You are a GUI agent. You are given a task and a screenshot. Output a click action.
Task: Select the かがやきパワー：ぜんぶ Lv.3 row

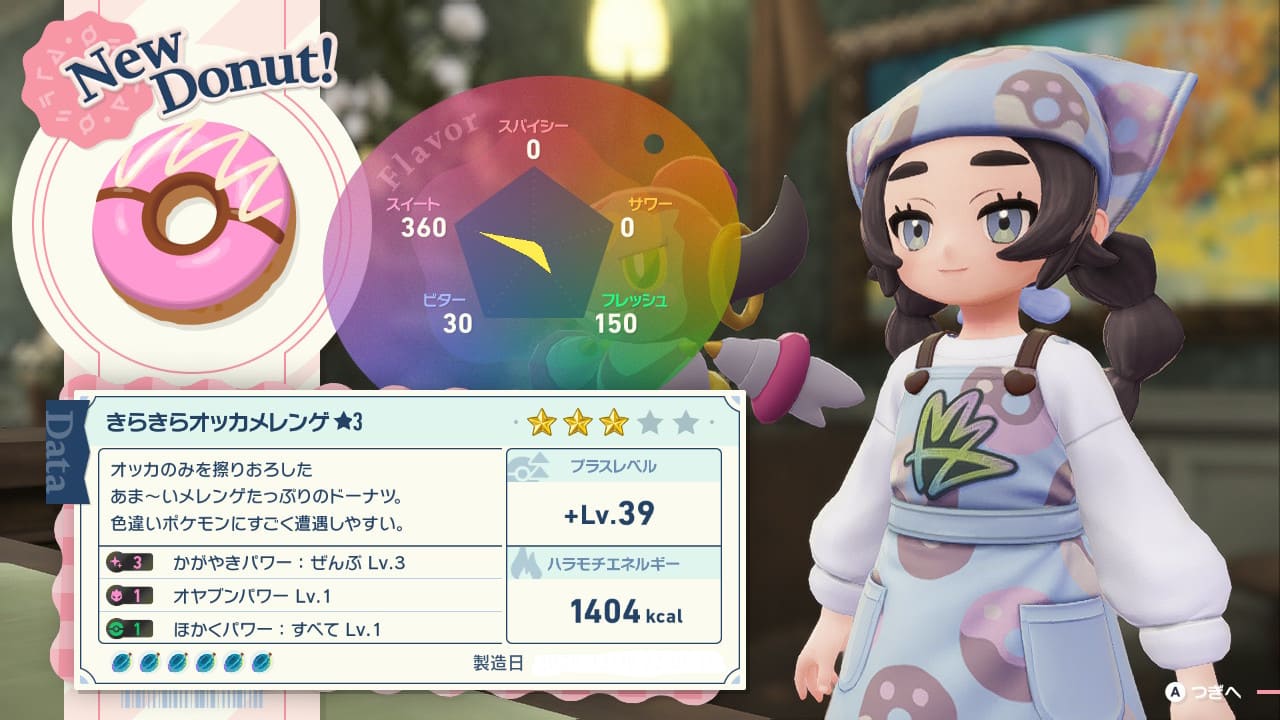pyautogui.click(x=300, y=563)
